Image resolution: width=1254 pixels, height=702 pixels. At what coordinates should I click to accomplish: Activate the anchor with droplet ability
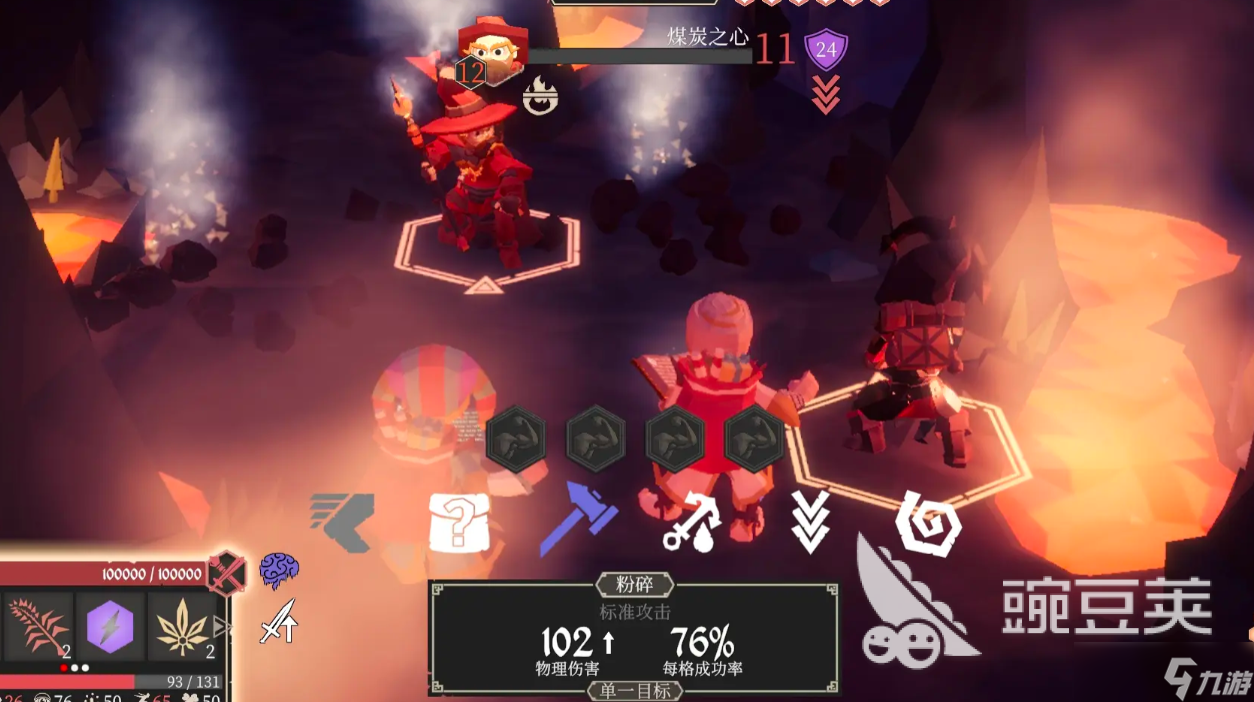[693, 523]
